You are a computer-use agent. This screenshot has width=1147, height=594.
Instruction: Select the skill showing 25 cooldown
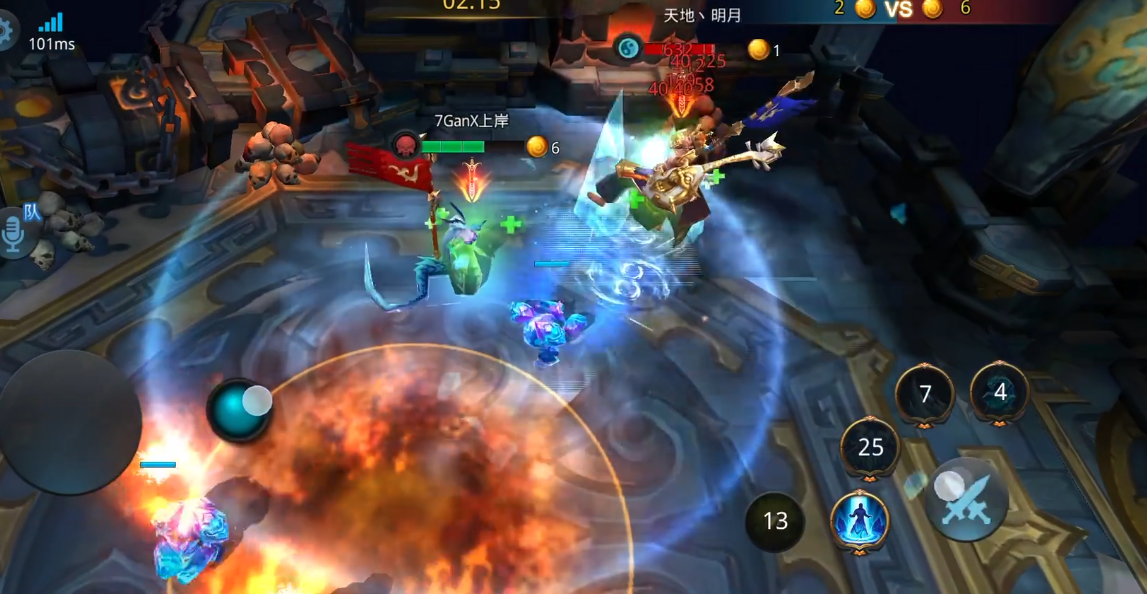(x=871, y=447)
